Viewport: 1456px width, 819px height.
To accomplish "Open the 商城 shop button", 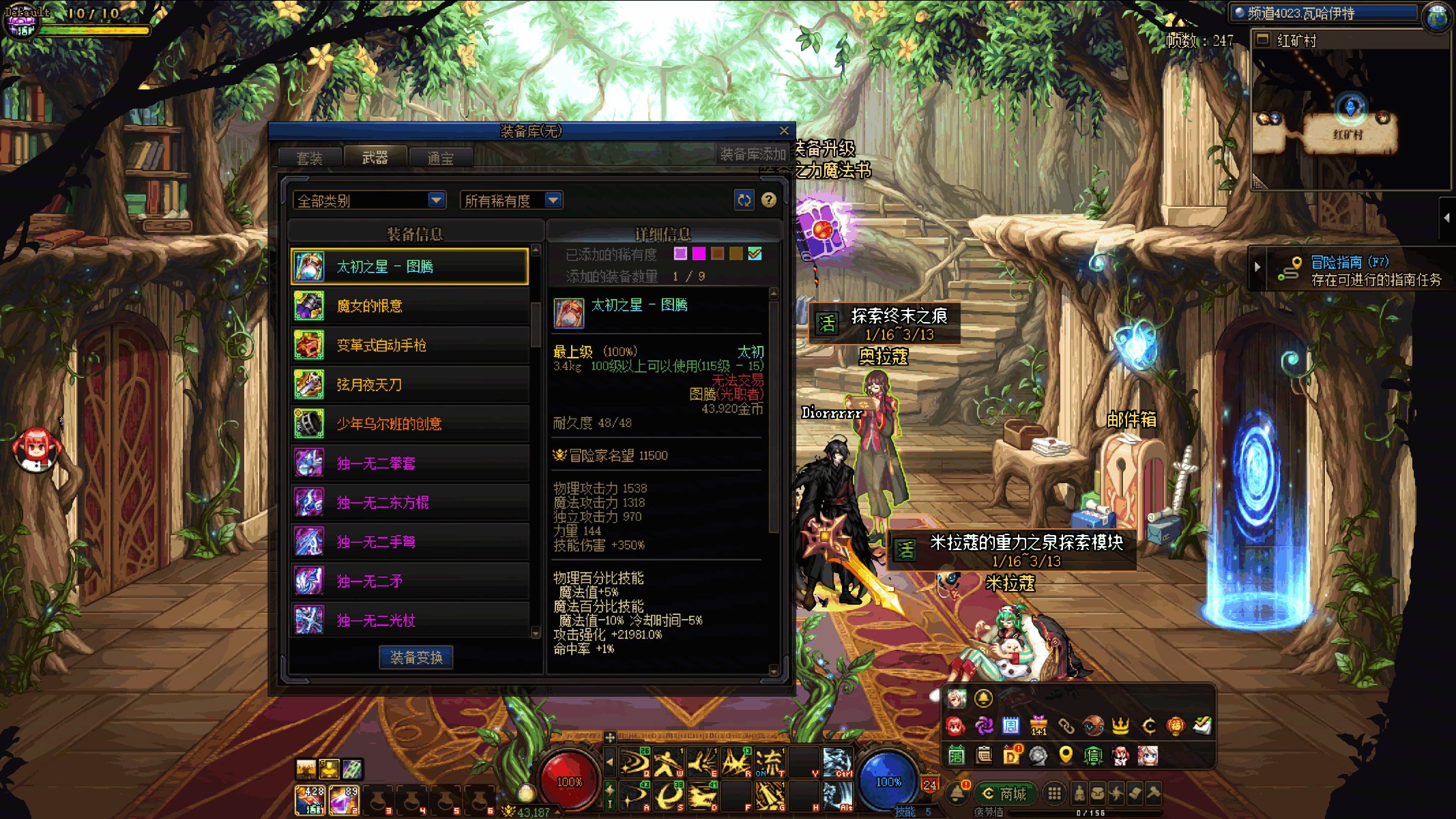I will tap(1006, 794).
